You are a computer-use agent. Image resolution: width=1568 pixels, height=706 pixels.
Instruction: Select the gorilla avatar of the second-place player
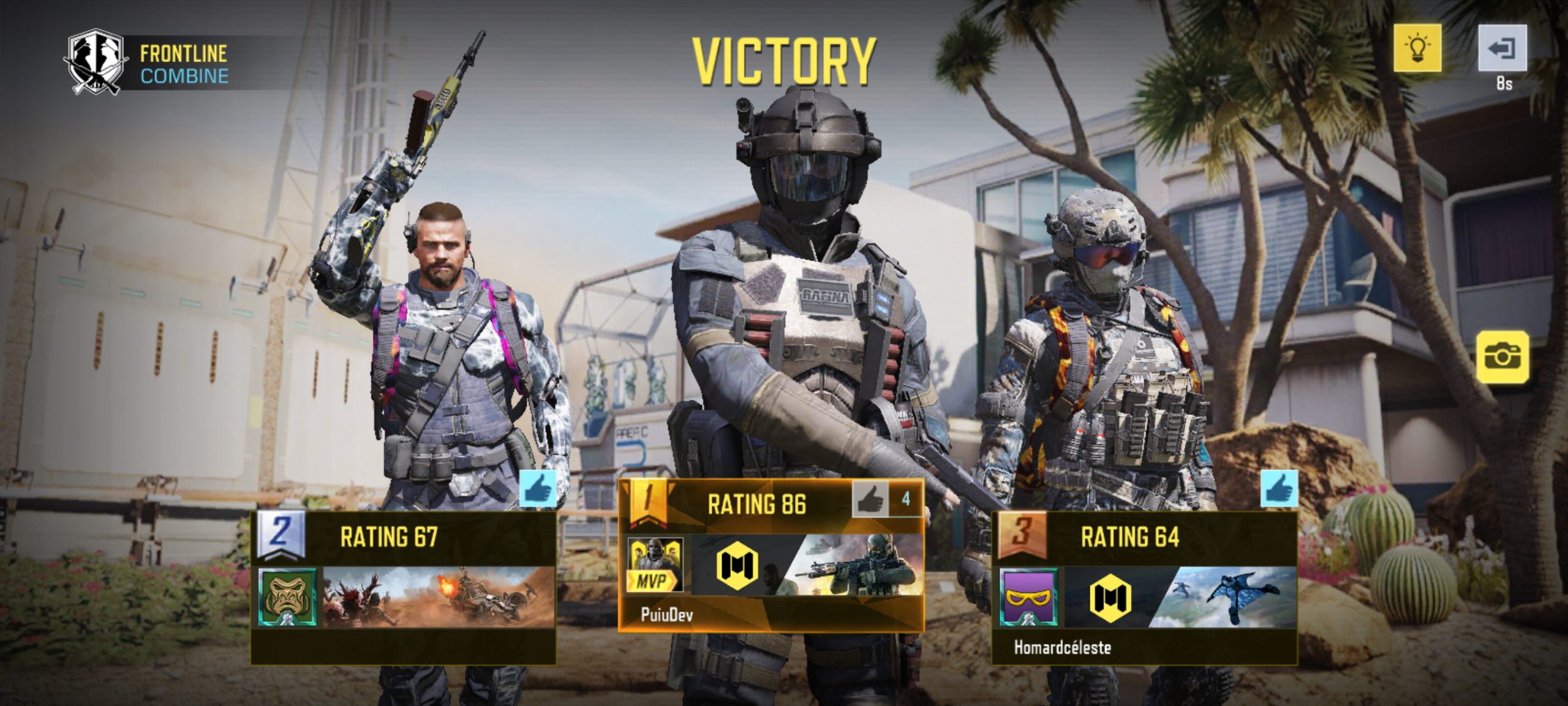pos(287,597)
